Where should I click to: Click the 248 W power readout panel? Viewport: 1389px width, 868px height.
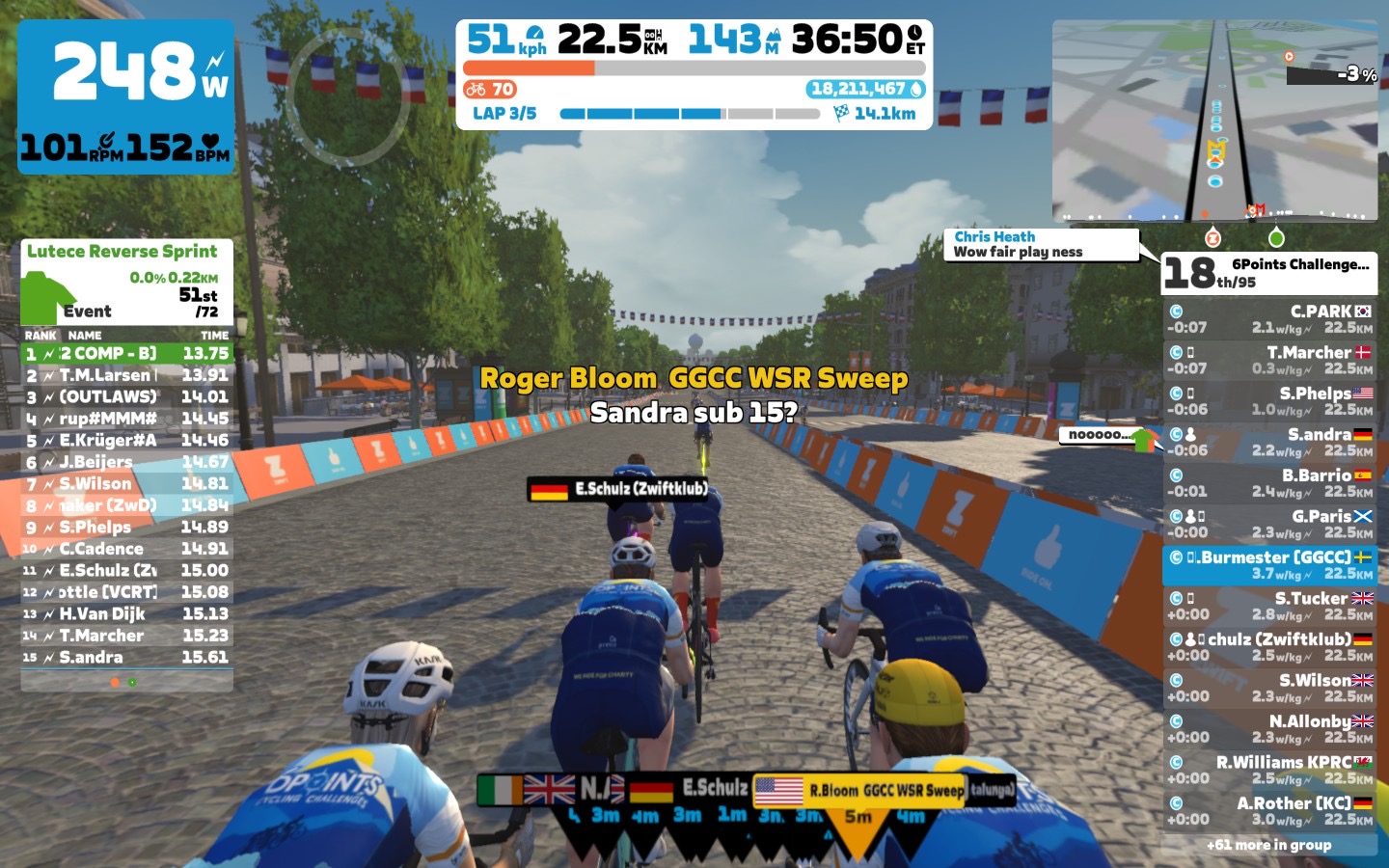tap(126, 96)
